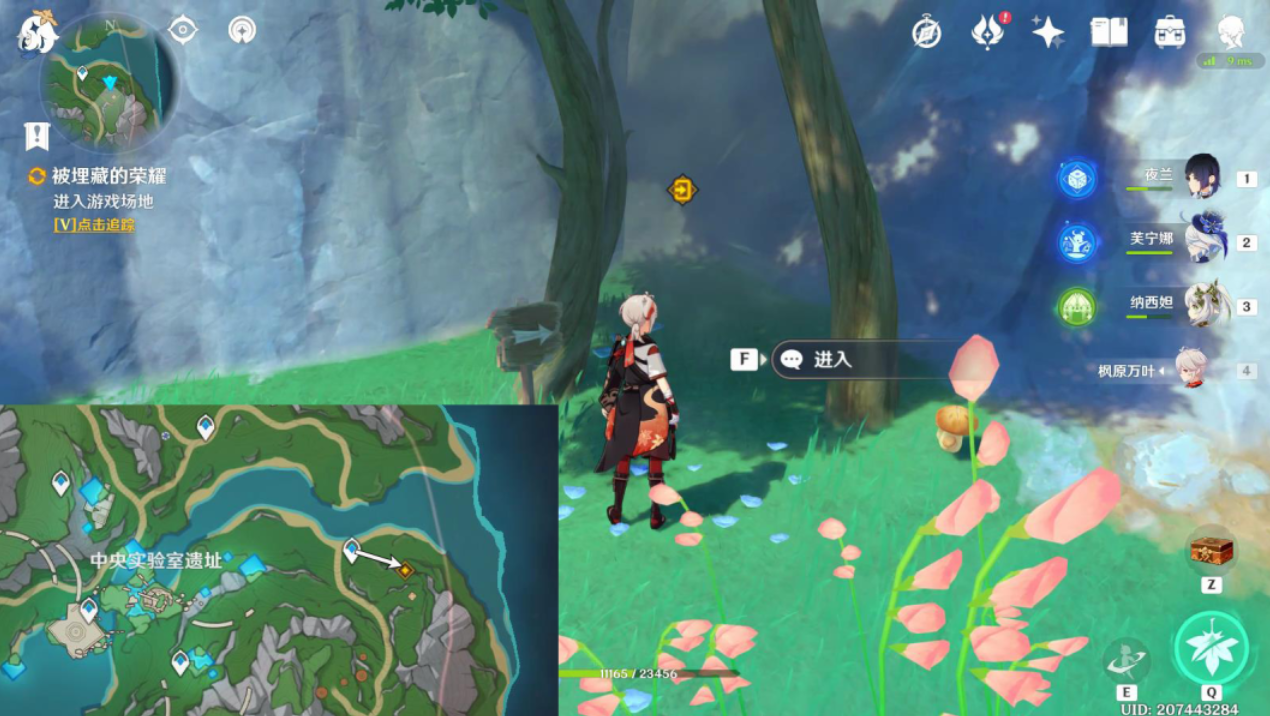This screenshot has height=716, width=1270.
Task: Use the elemental skill icon
Action: click(x=1126, y=661)
